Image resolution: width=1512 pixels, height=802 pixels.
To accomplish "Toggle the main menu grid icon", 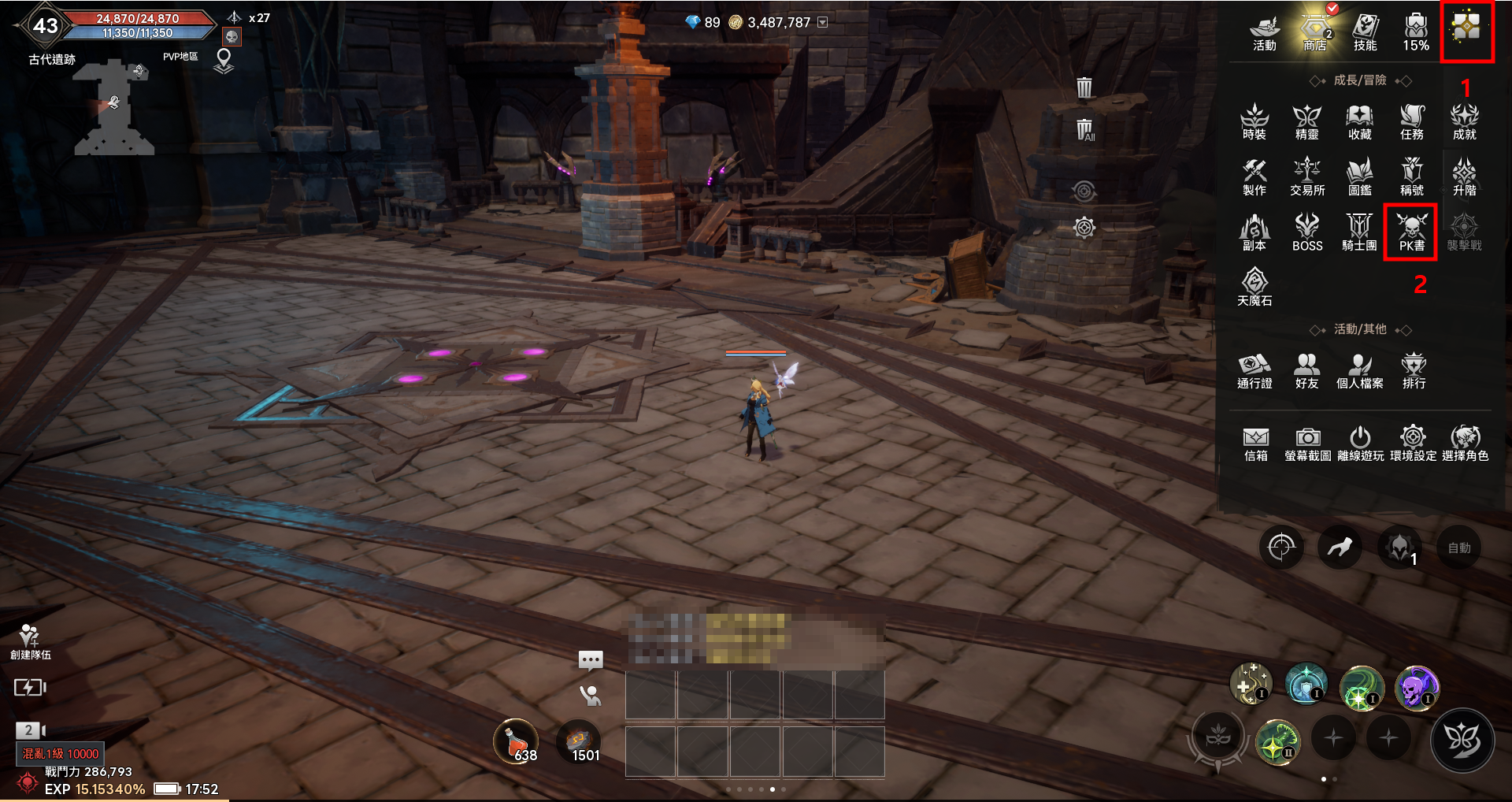I will (x=1466, y=28).
